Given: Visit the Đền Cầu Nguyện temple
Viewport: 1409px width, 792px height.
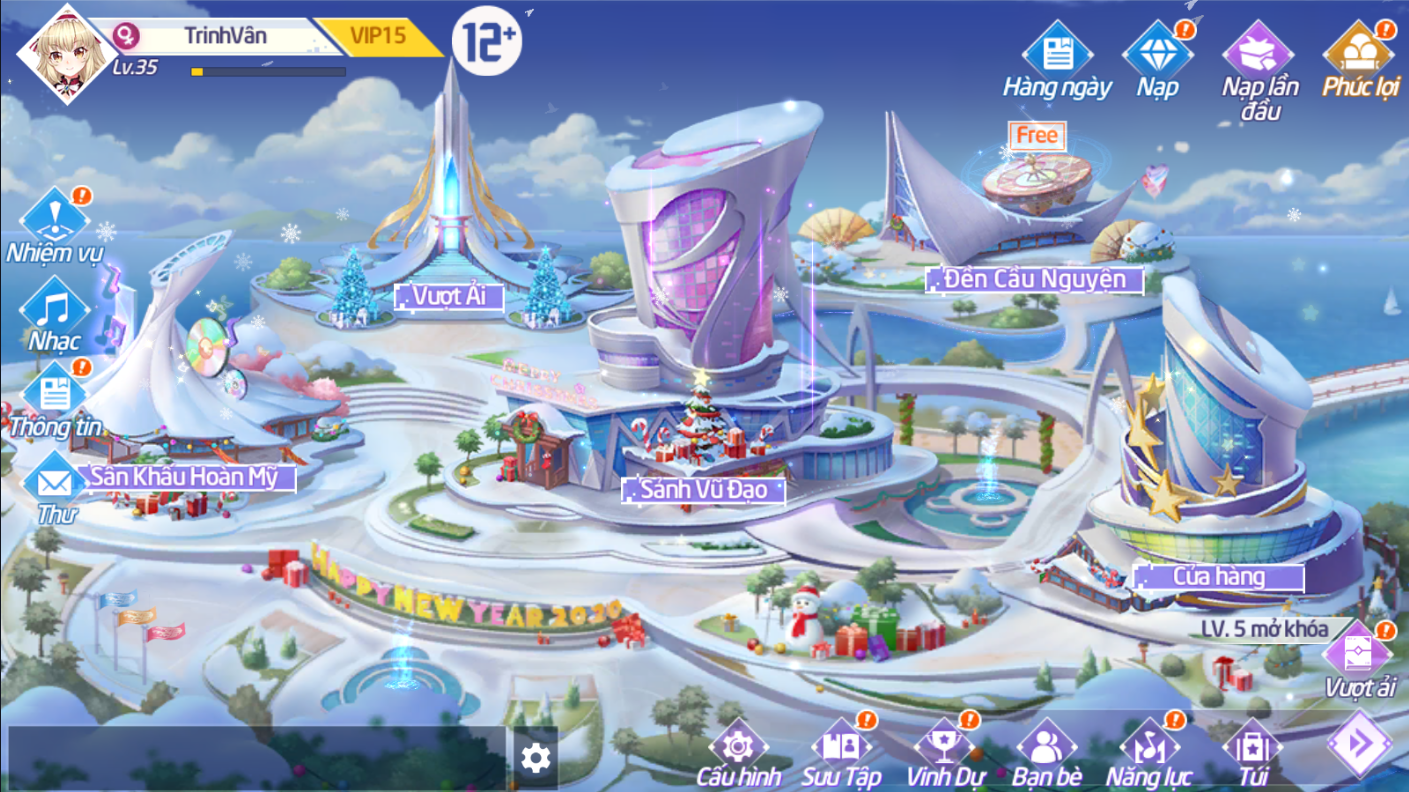Looking at the screenshot, I should point(1034,279).
